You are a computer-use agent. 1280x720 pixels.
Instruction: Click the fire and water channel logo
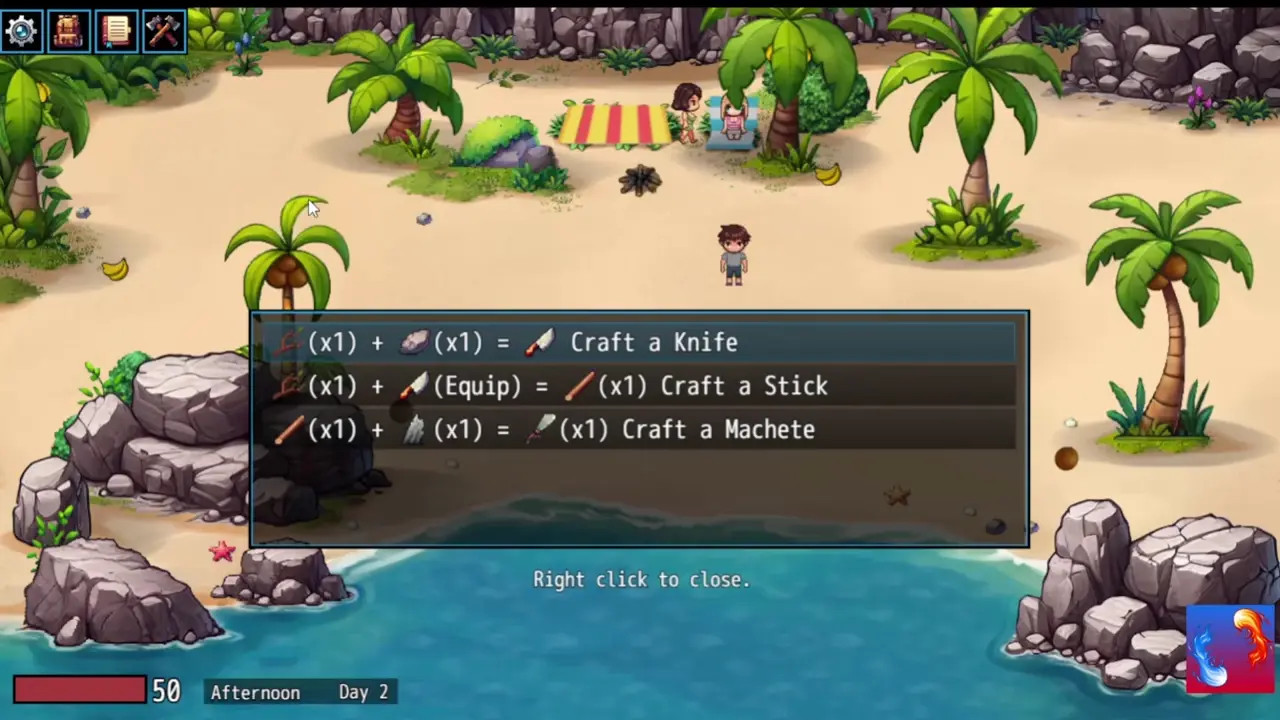click(1230, 648)
